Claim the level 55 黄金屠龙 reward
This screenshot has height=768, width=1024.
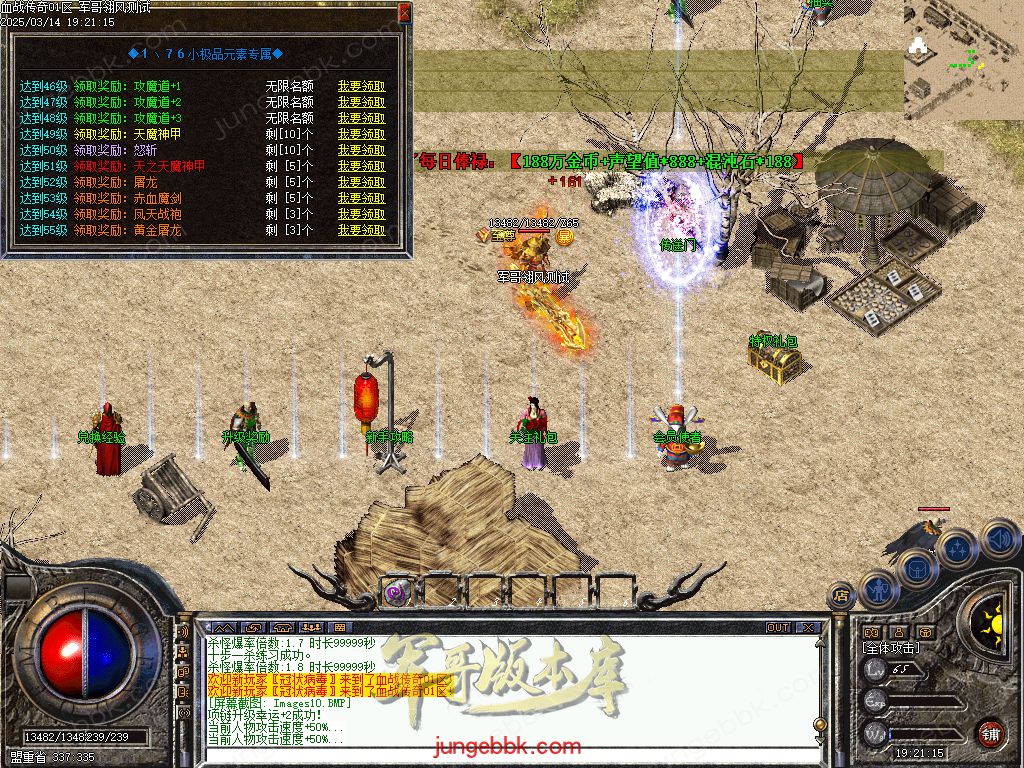[x=361, y=230]
